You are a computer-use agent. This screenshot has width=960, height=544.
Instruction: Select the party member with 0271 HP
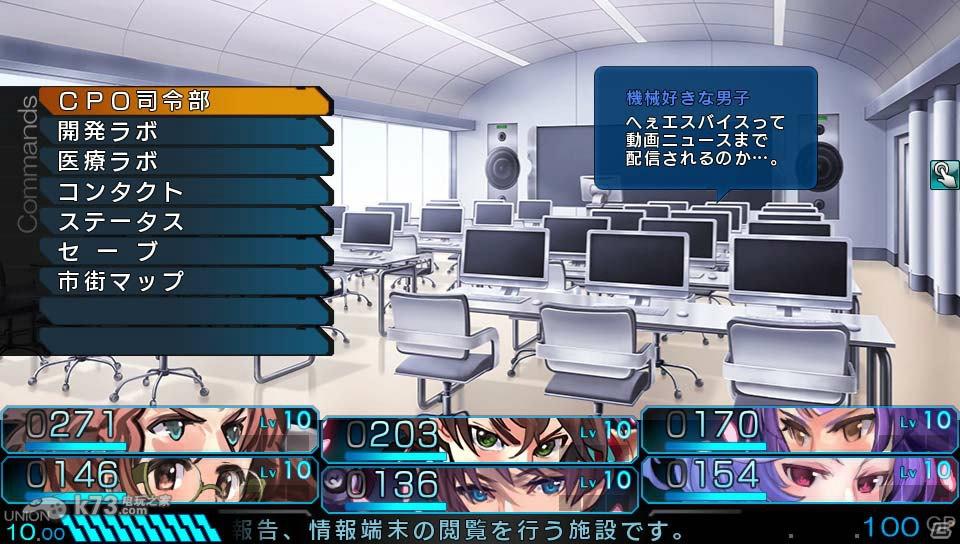[x=160, y=430]
